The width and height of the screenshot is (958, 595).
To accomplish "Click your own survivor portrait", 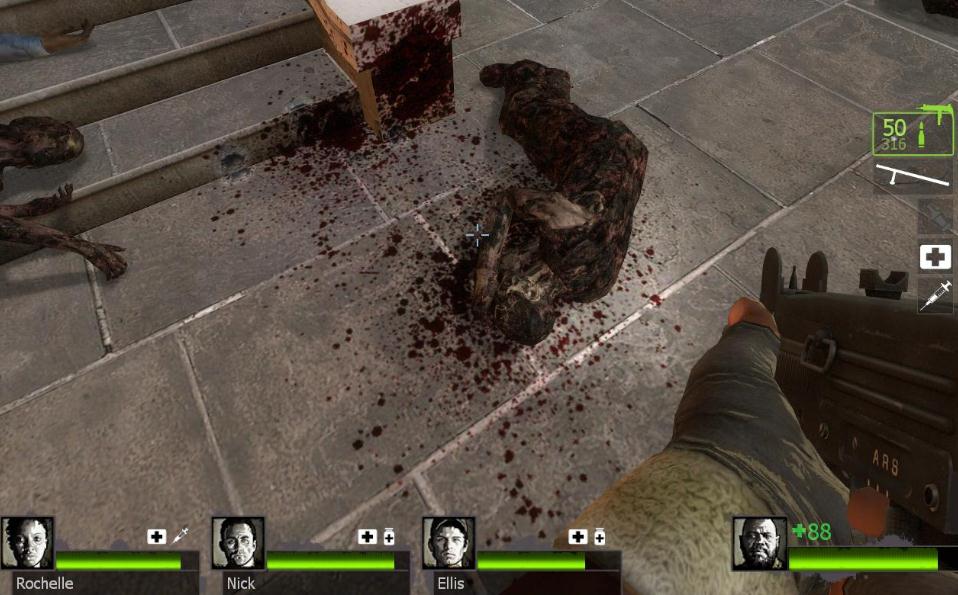I will (759, 543).
